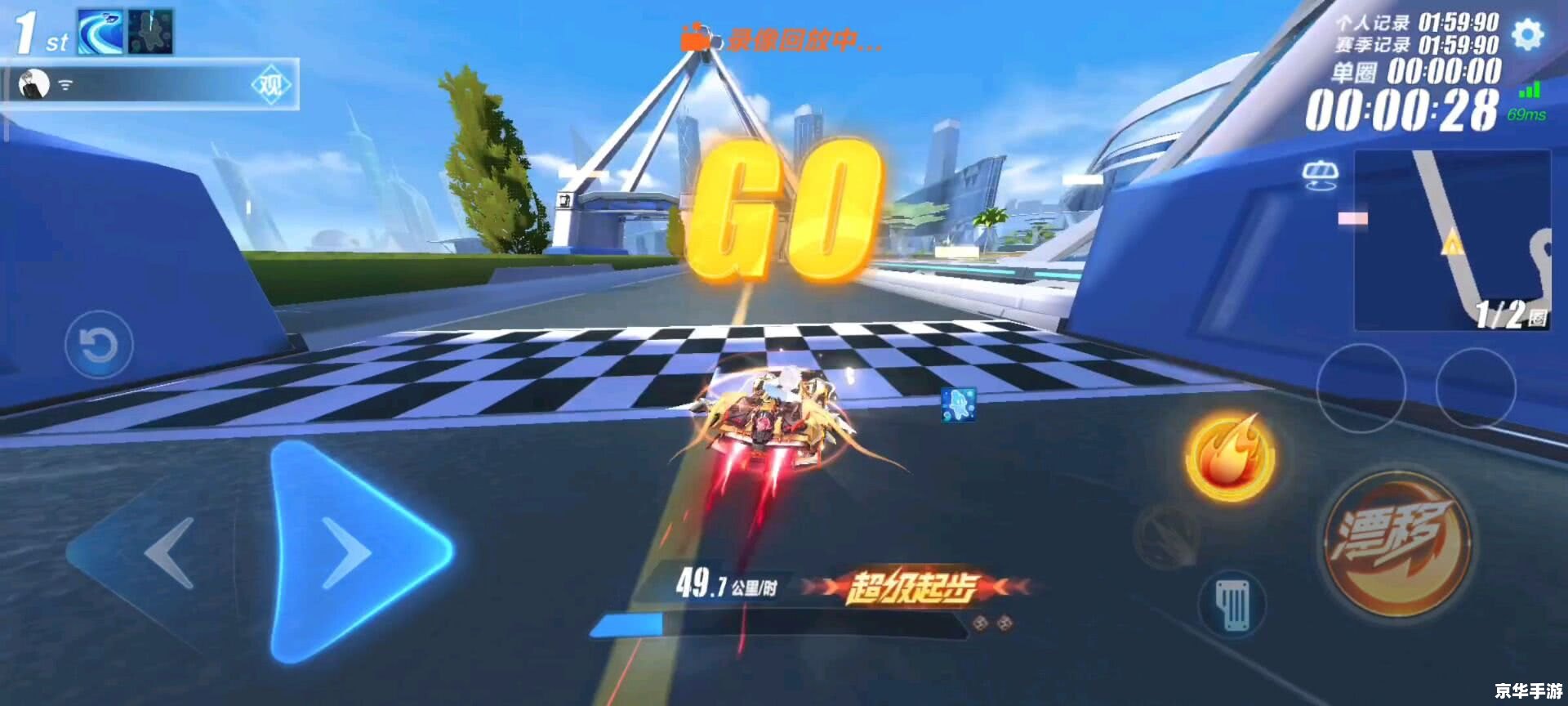Open the settings gear icon
This screenshot has width=1568, height=706.
point(1528,34)
